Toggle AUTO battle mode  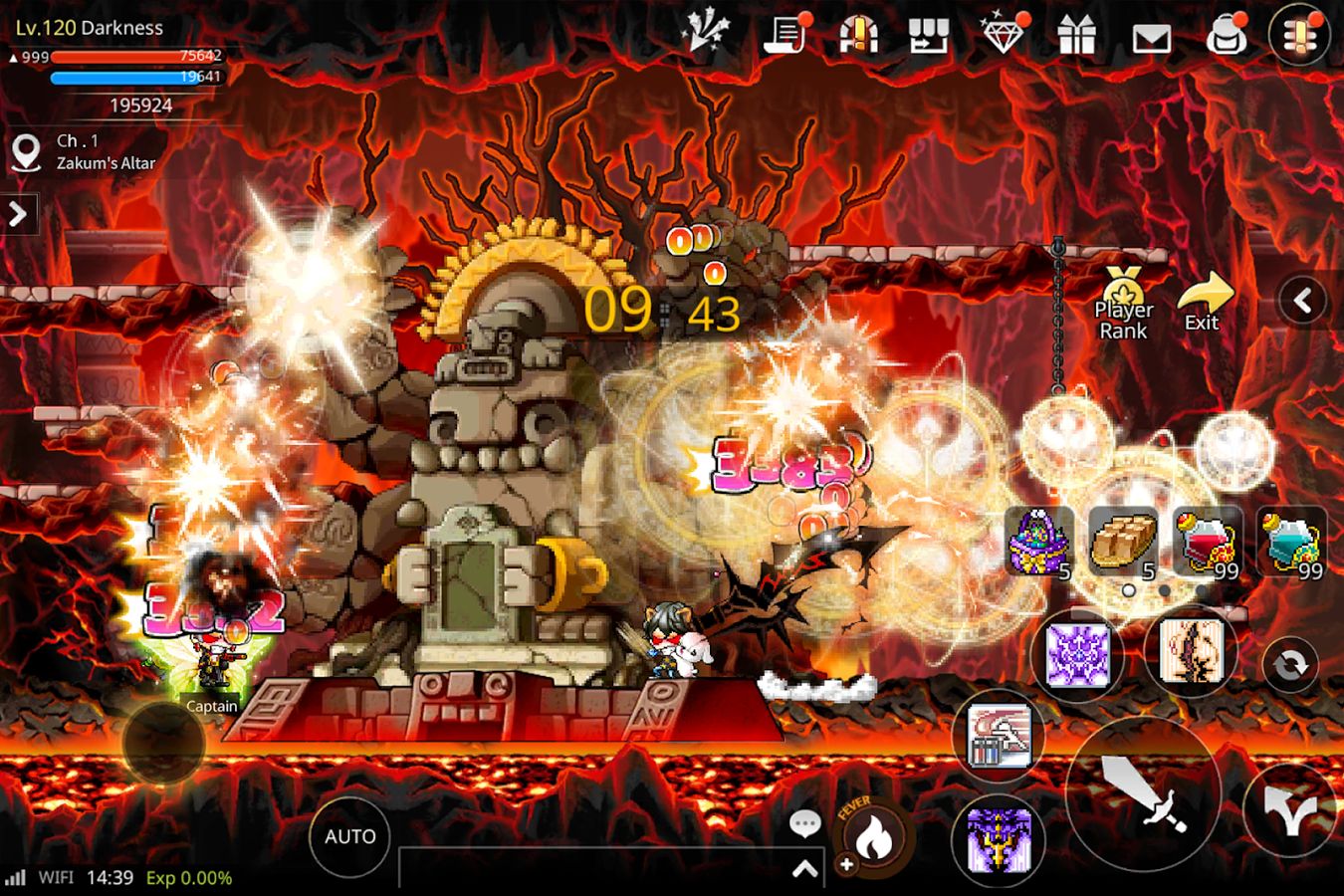349,836
